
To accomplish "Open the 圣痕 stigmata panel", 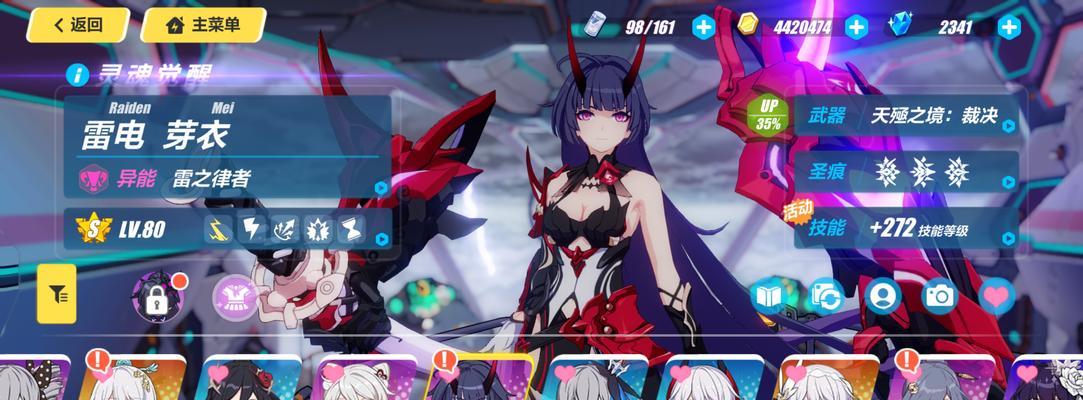I will click(906, 172).
